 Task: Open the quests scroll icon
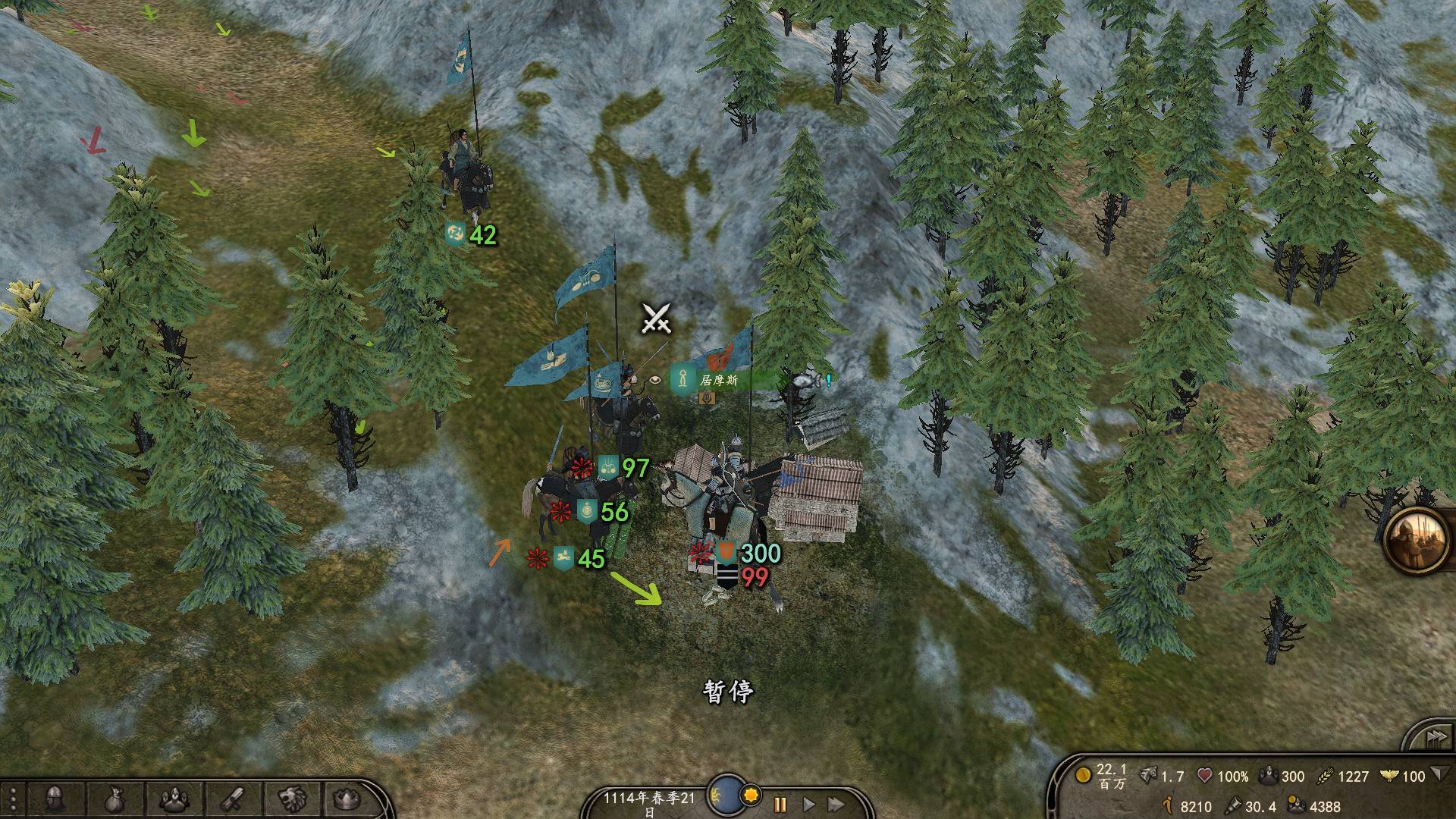[233, 799]
